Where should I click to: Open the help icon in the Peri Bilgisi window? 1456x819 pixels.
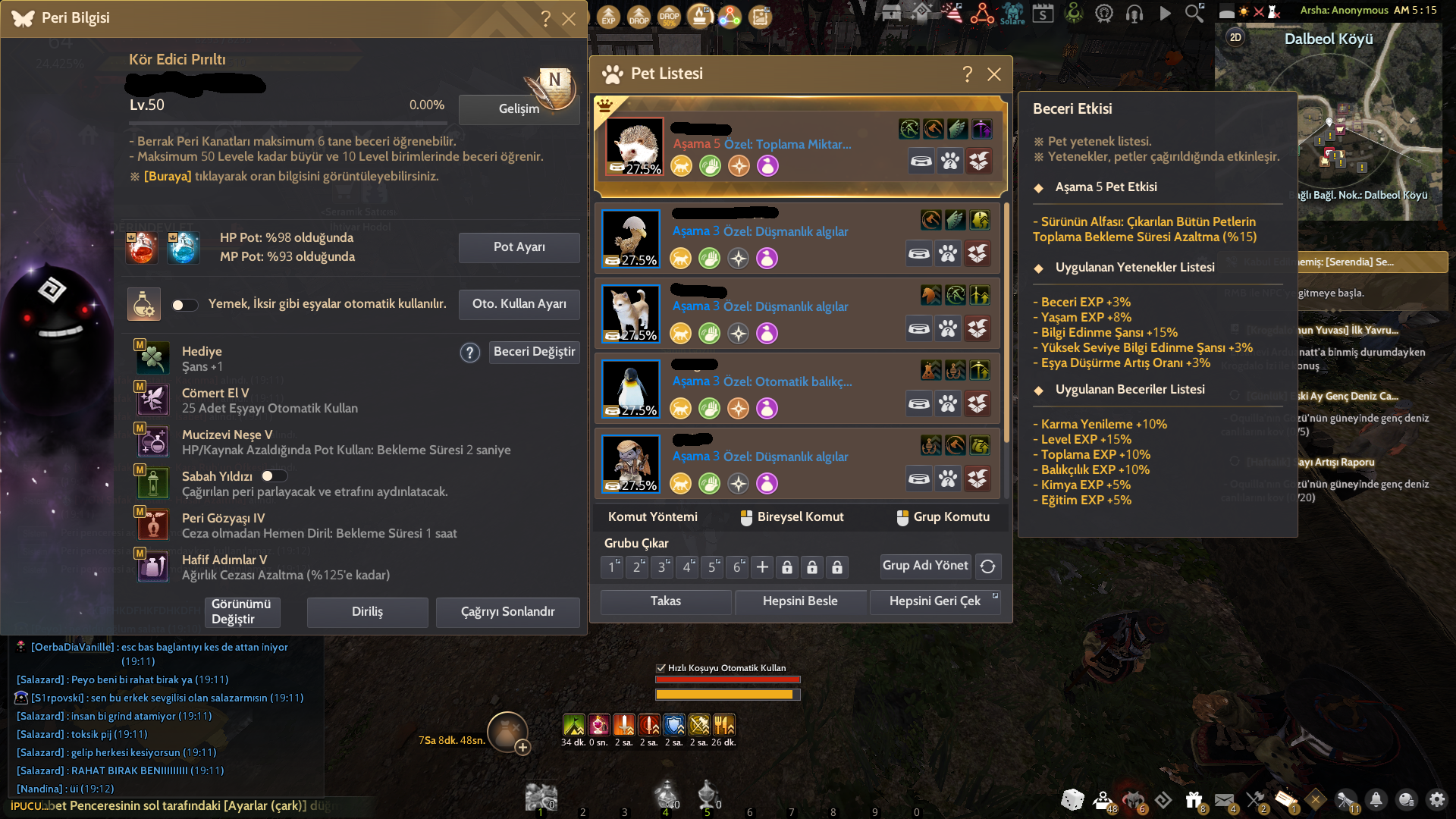(x=545, y=19)
